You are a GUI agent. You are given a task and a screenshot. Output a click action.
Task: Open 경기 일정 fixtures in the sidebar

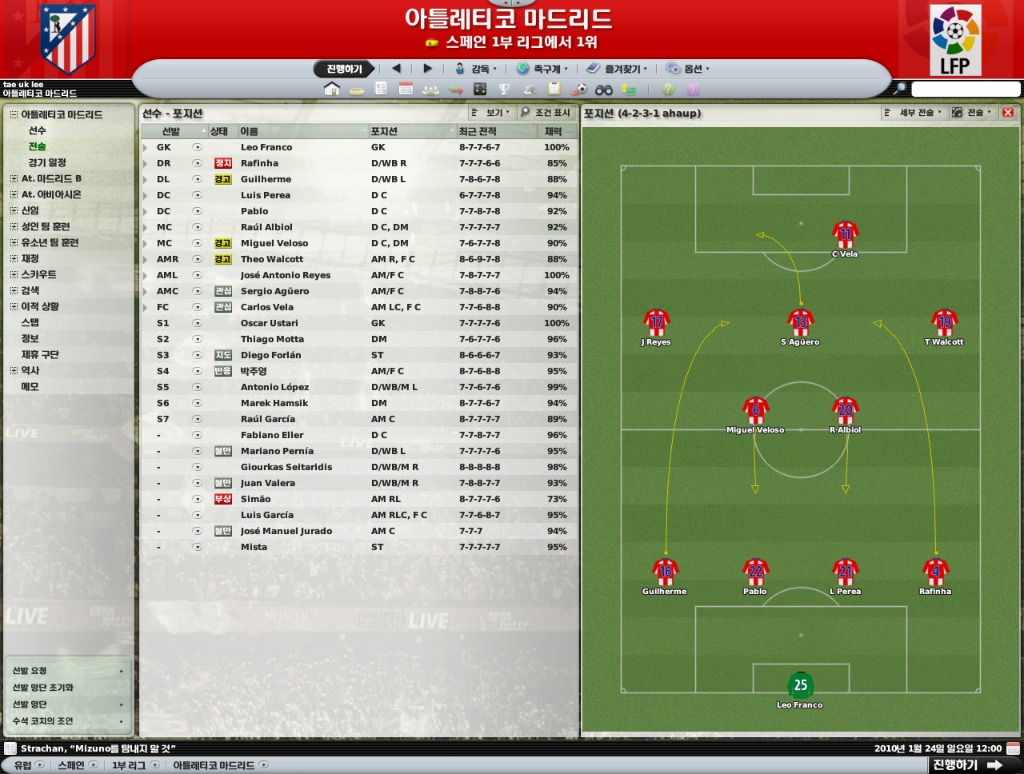[47, 163]
